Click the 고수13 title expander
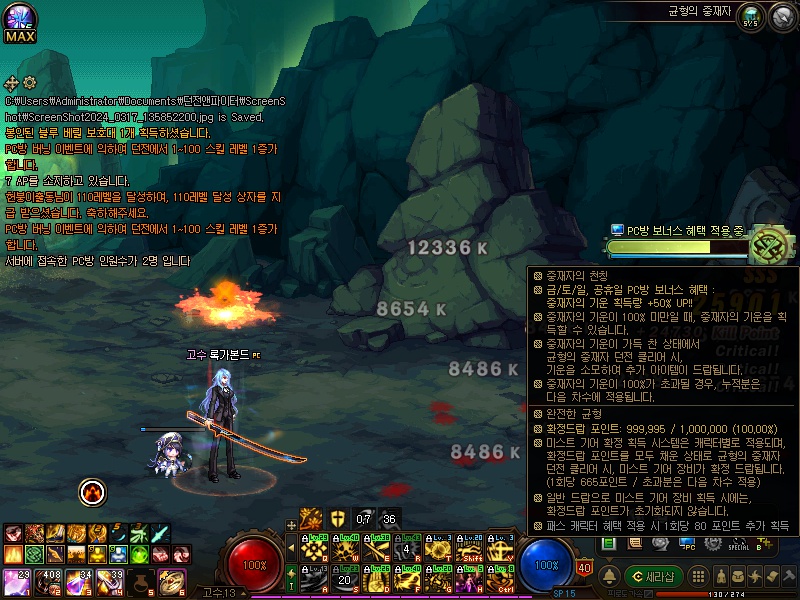Viewport: 800px width, 600px height. click(242, 593)
